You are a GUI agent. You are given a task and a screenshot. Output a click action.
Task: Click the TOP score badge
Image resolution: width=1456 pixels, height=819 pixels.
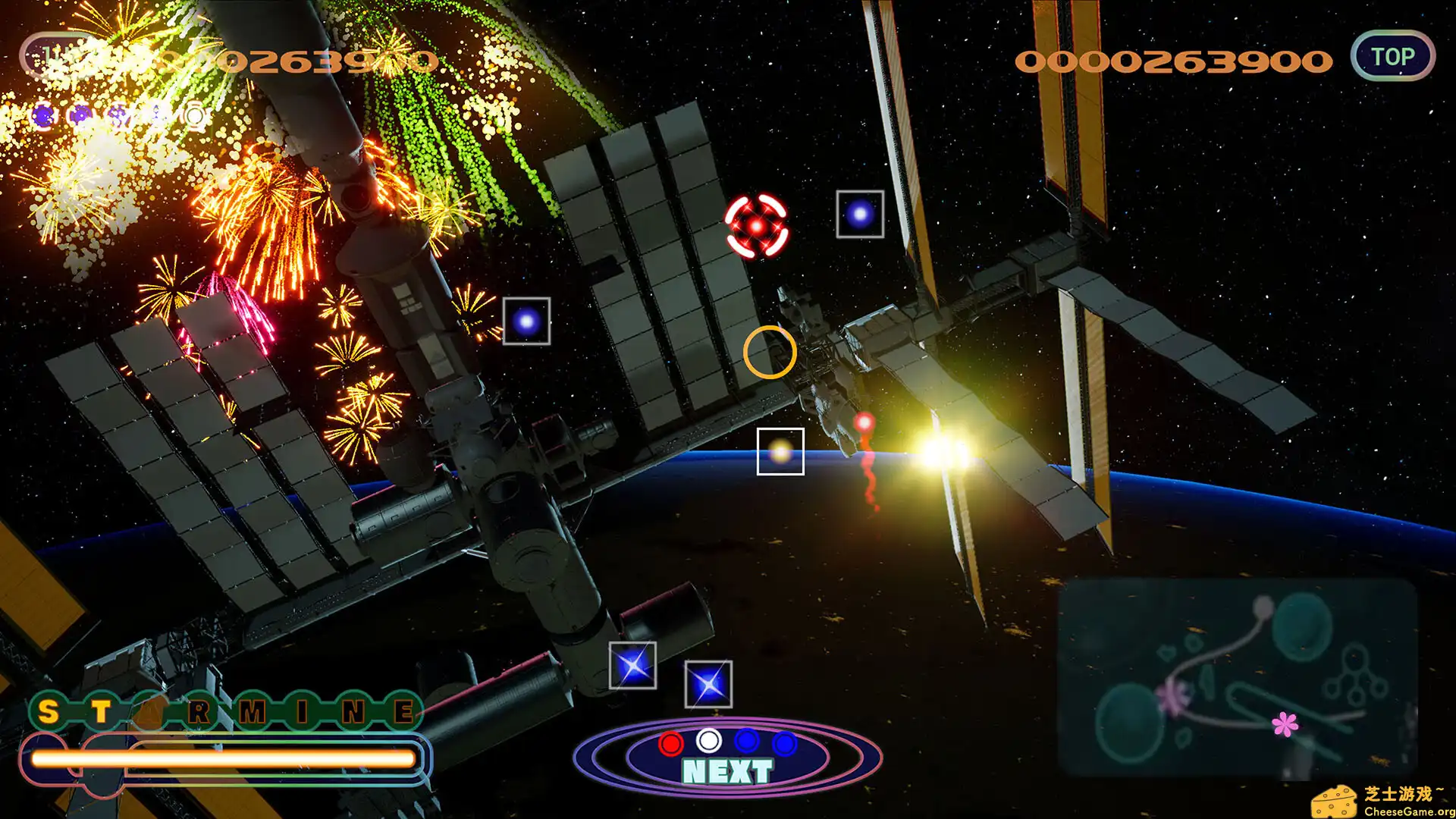coord(1392,56)
